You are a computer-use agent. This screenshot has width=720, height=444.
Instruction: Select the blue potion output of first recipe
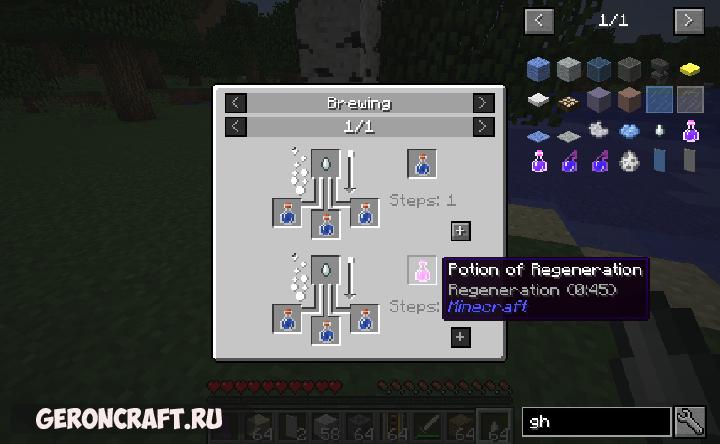[x=422, y=162]
